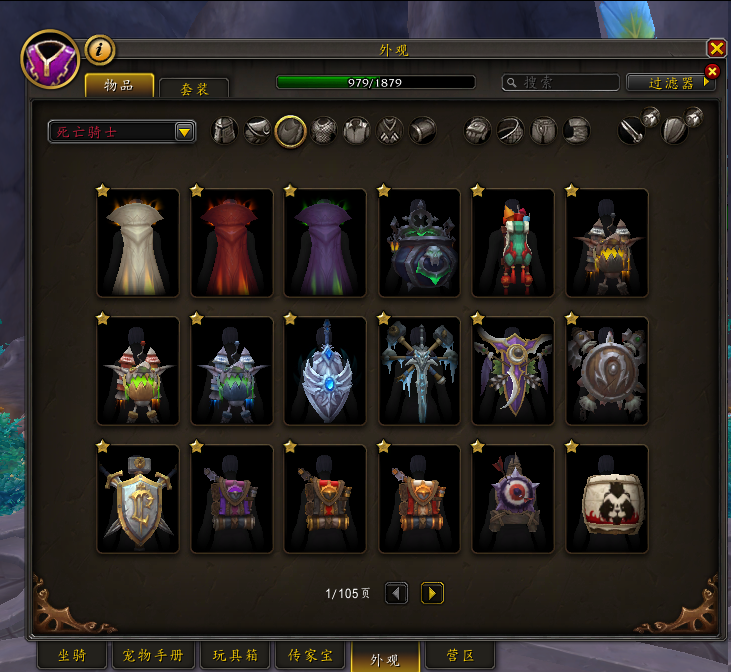Switch to the 宠物手册 pet journal tab
The image size is (731, 672).
154,656
